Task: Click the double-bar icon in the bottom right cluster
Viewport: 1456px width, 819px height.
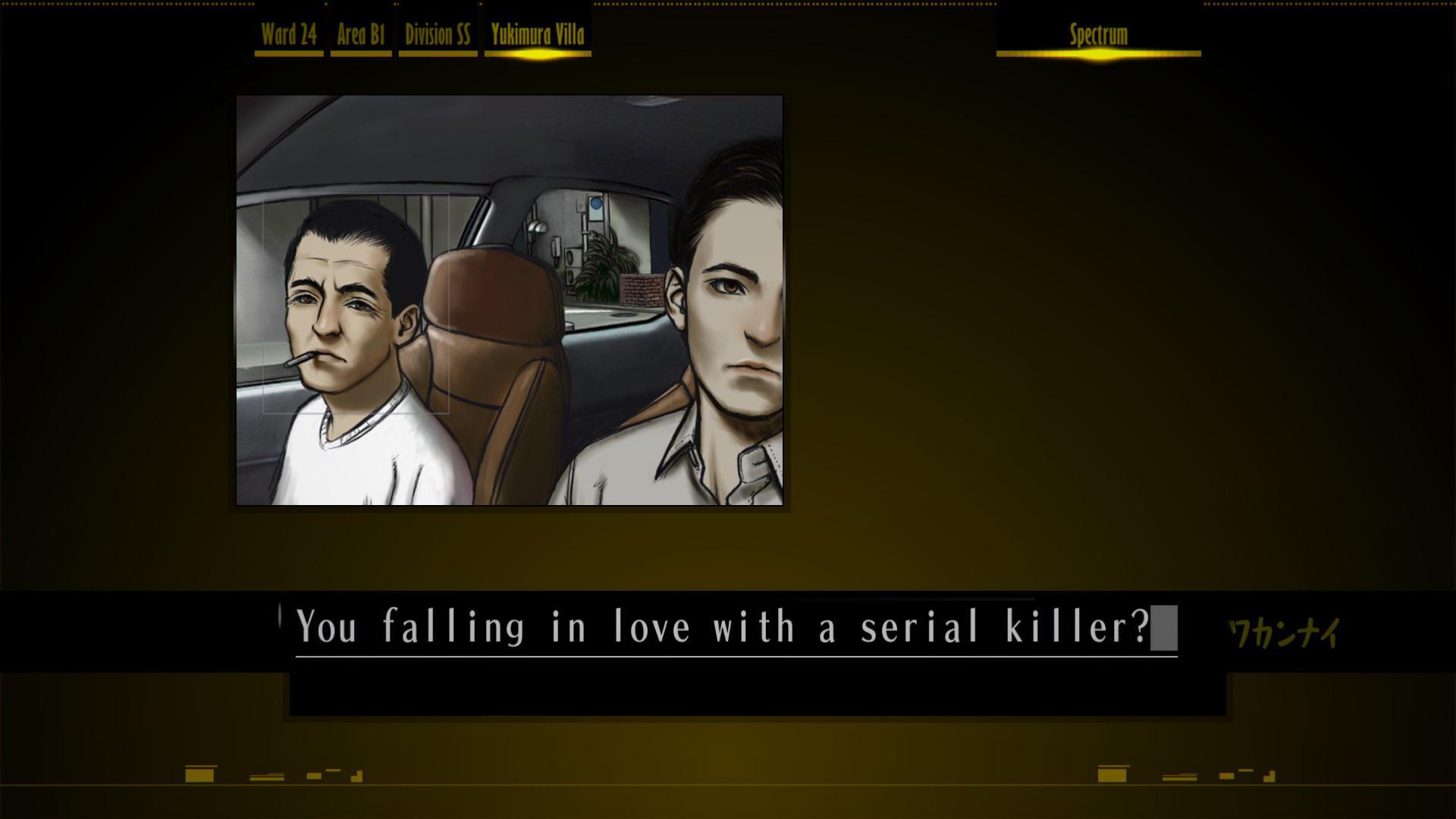Action: pos(1178,776)
